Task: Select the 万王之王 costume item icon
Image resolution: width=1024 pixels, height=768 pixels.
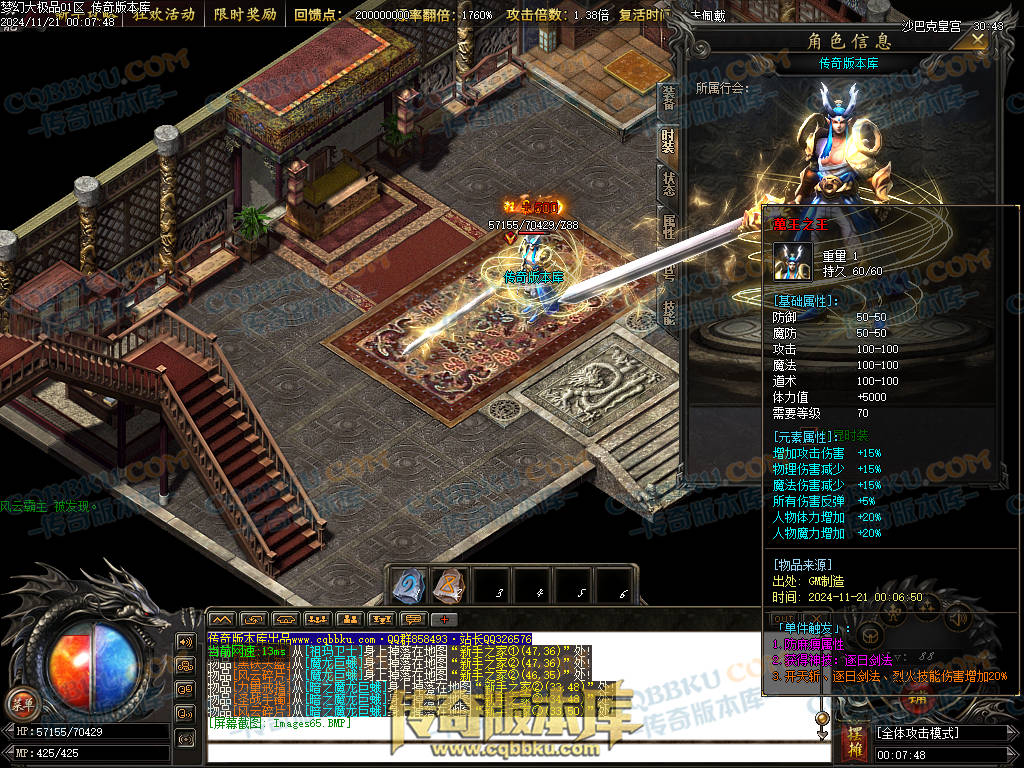Action: (x=793, y=262)
